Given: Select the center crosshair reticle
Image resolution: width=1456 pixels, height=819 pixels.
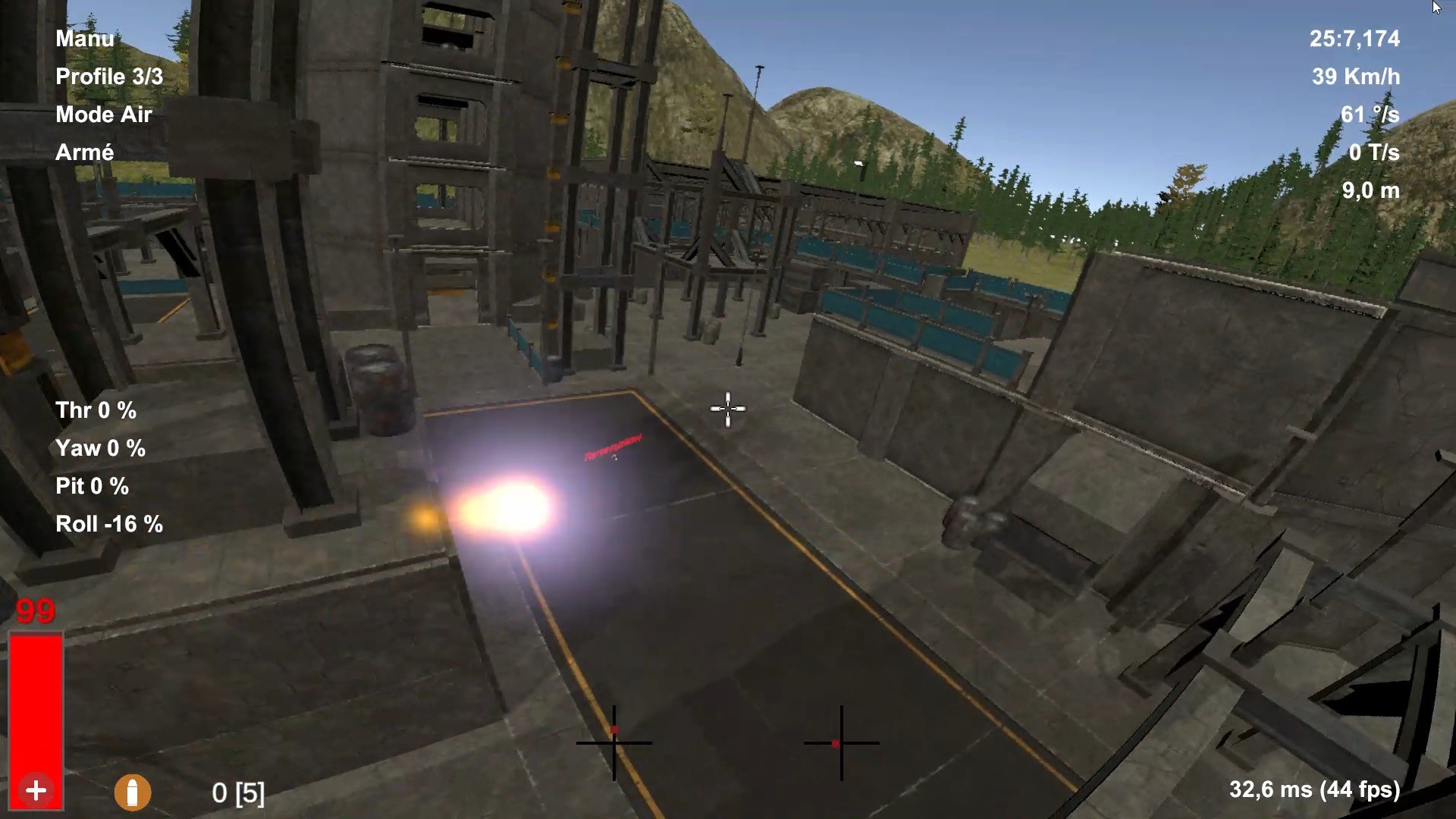Looking at the screenshot, I should coord(727,409).
